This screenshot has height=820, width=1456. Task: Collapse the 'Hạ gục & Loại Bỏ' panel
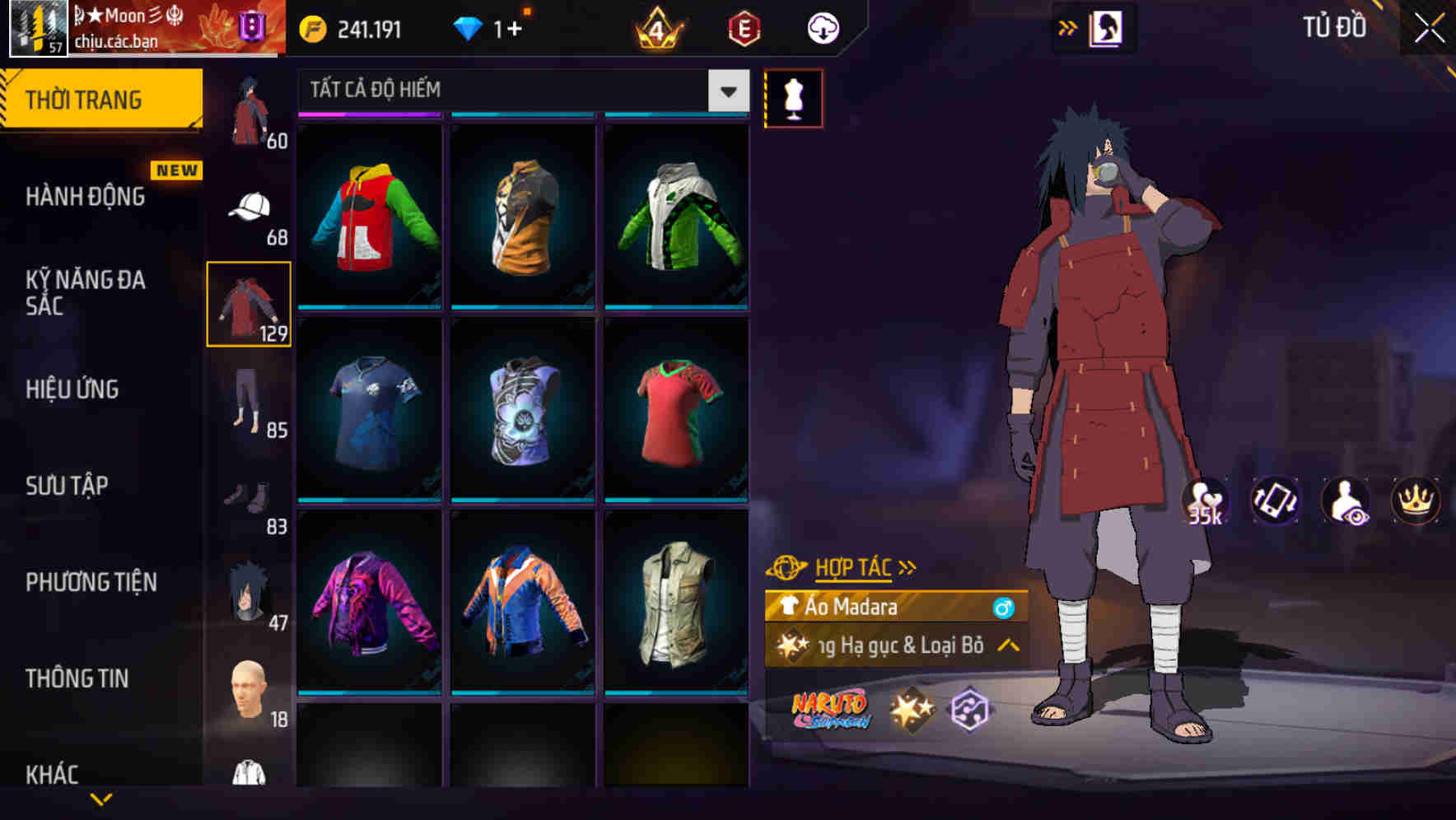(x=1006, y=646)
